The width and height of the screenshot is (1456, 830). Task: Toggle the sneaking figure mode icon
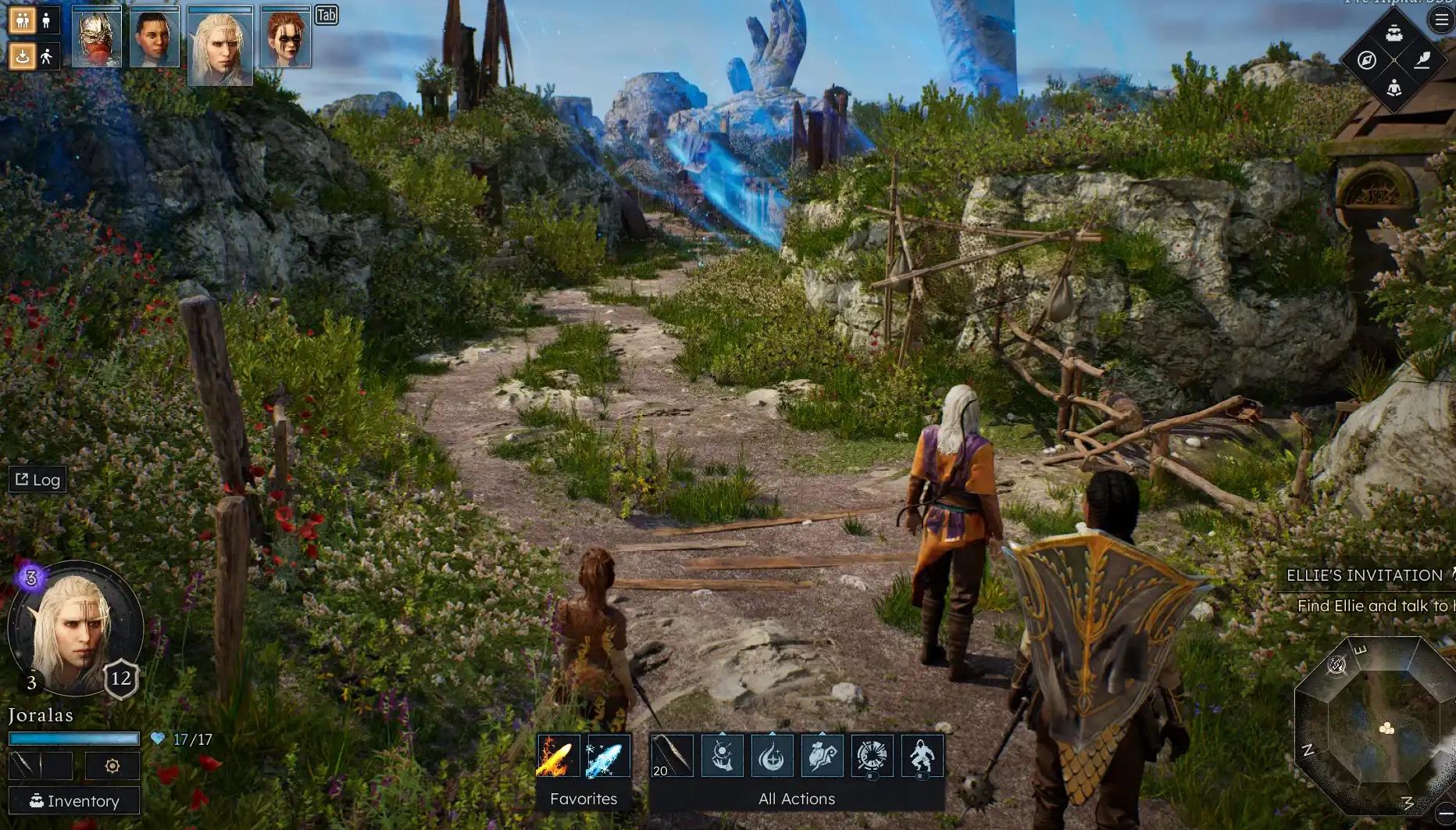tap(47, 56)
